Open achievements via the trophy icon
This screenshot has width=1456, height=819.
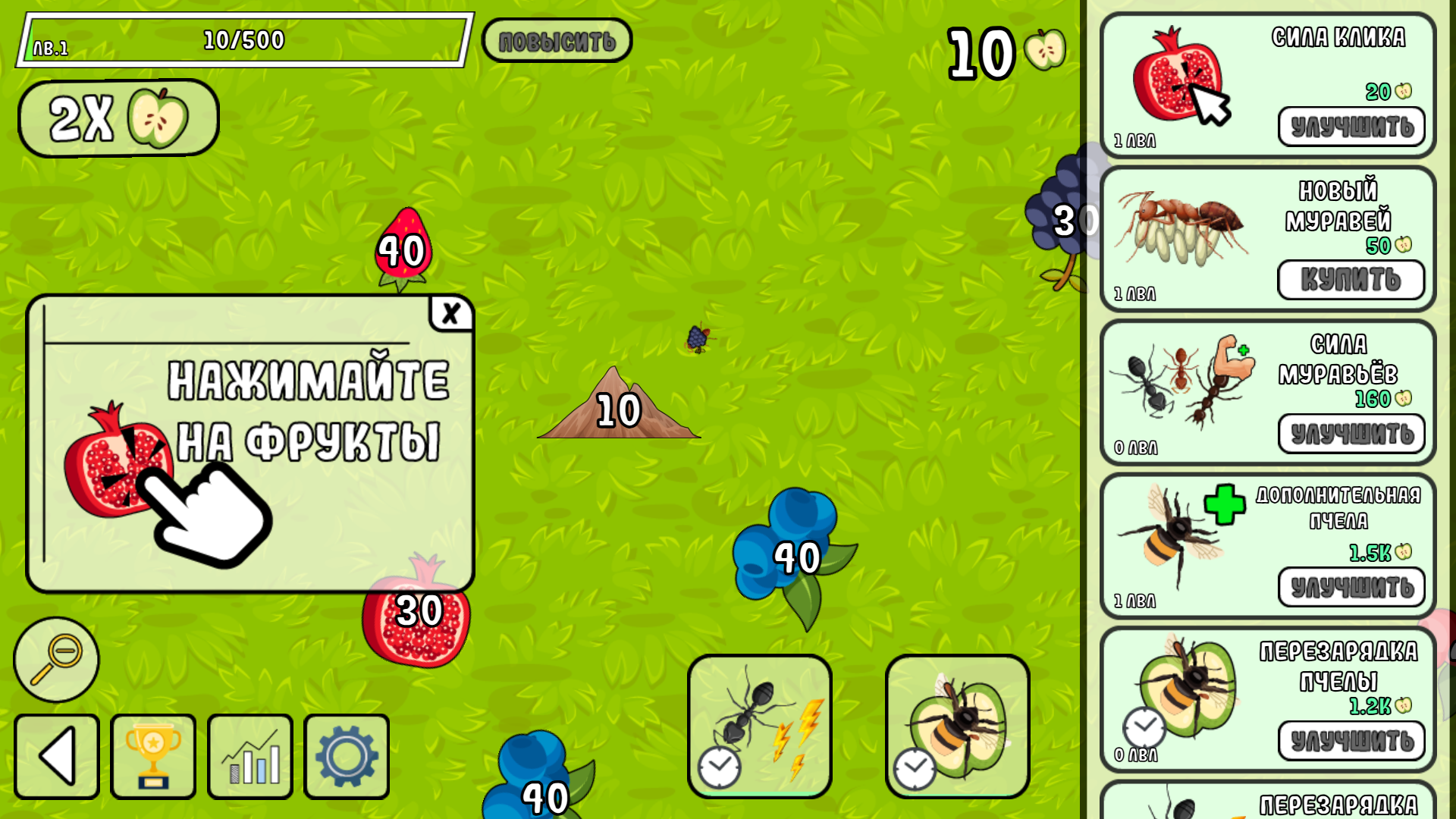coord(153,756)
